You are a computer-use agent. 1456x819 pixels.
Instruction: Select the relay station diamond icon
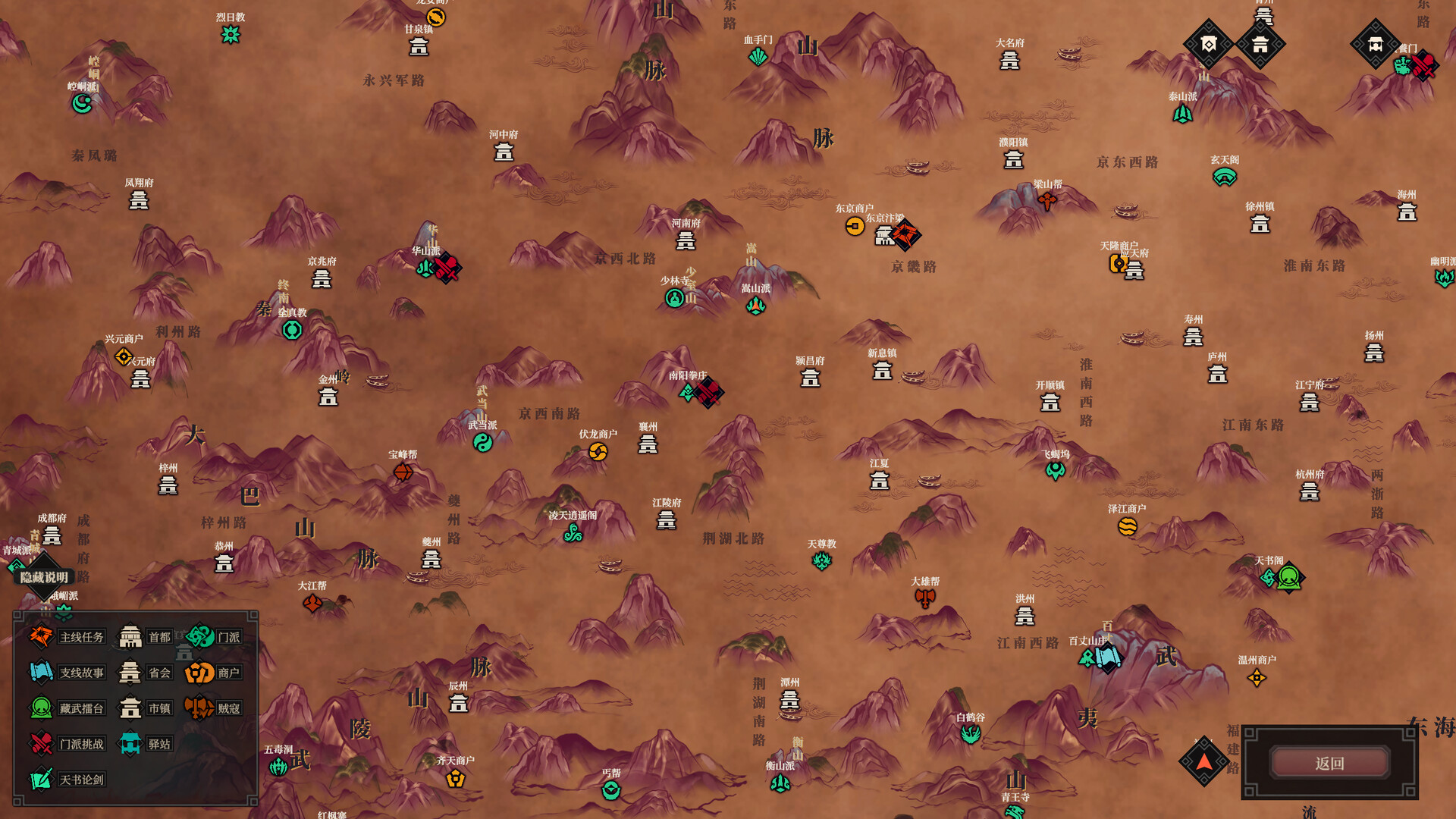1375,44
